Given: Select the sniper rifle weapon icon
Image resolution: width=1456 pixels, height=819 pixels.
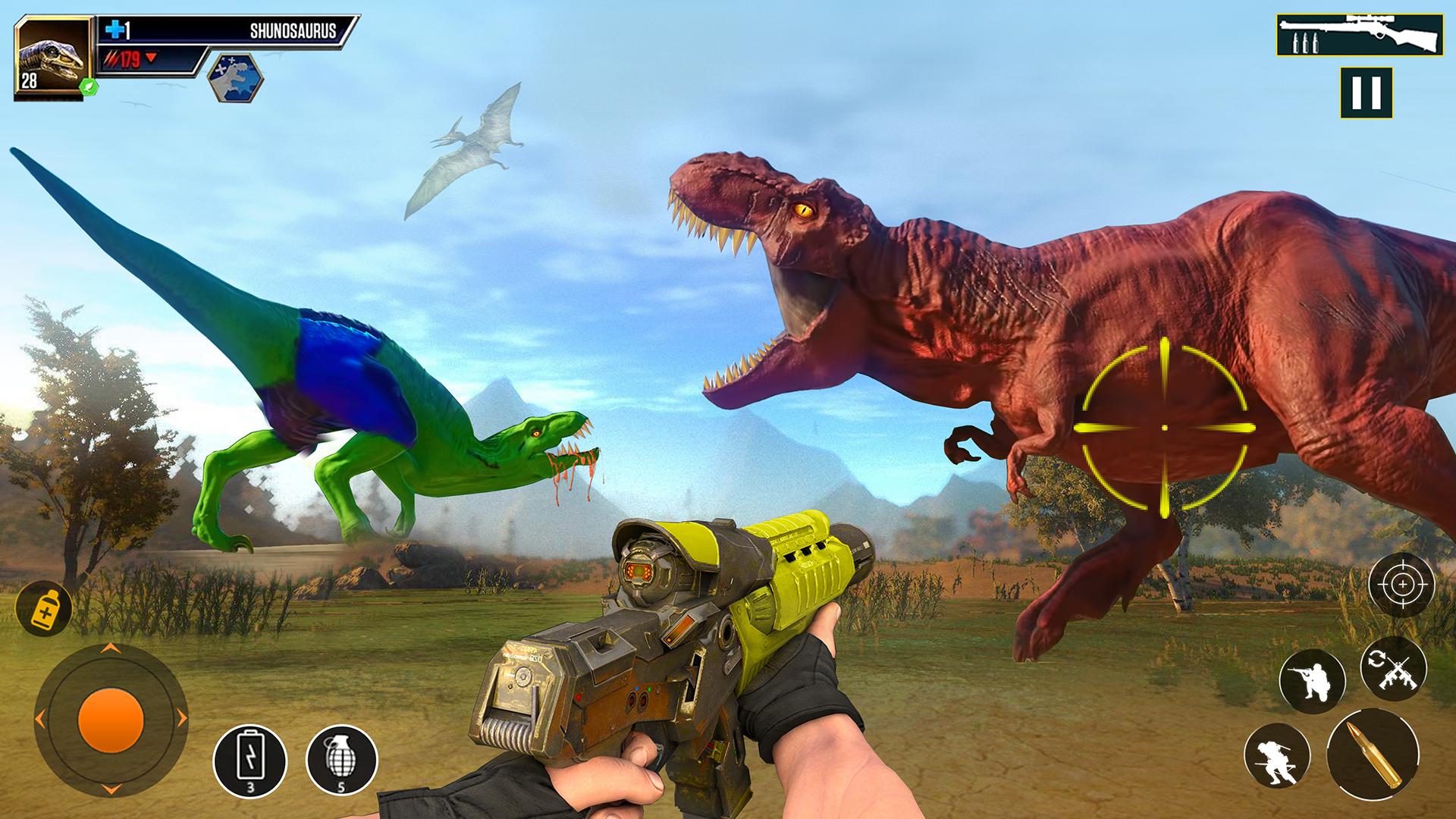Looking at the screenshot, I should pos(1357,35).
